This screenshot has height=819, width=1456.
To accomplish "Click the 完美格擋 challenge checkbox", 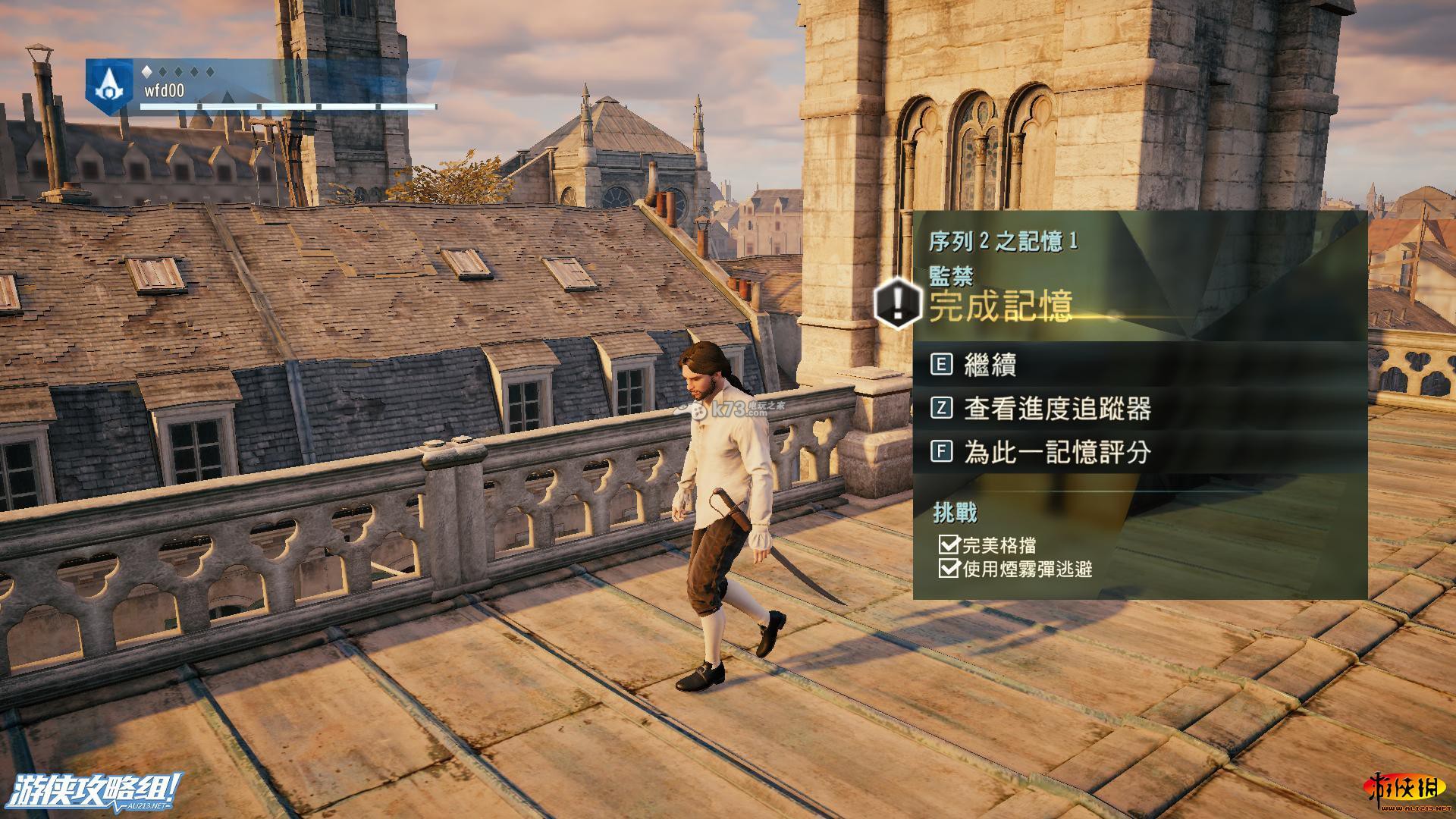I will click(948, 544).
